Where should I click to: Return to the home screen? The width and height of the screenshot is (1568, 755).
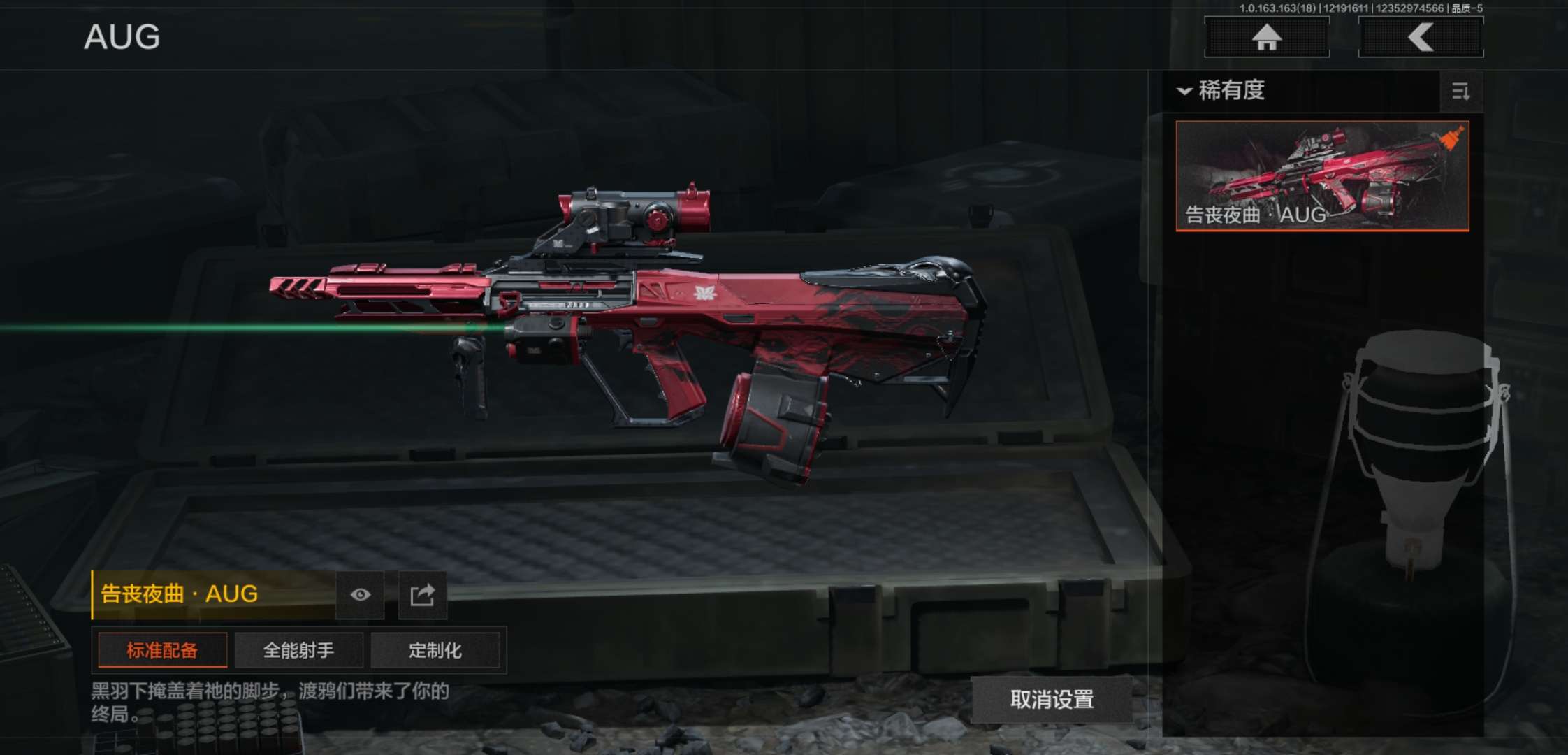pos(1266,37)
